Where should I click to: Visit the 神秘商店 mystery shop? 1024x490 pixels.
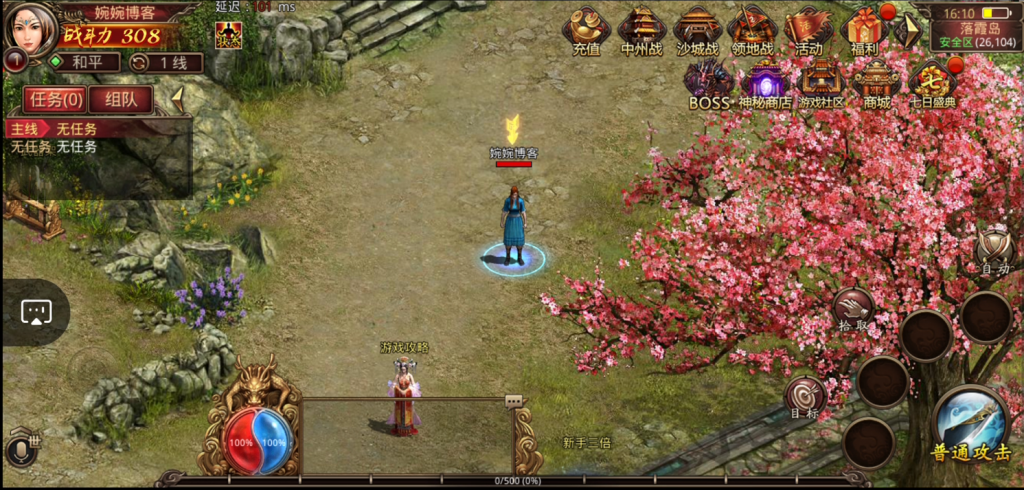[x=765, y=83]
